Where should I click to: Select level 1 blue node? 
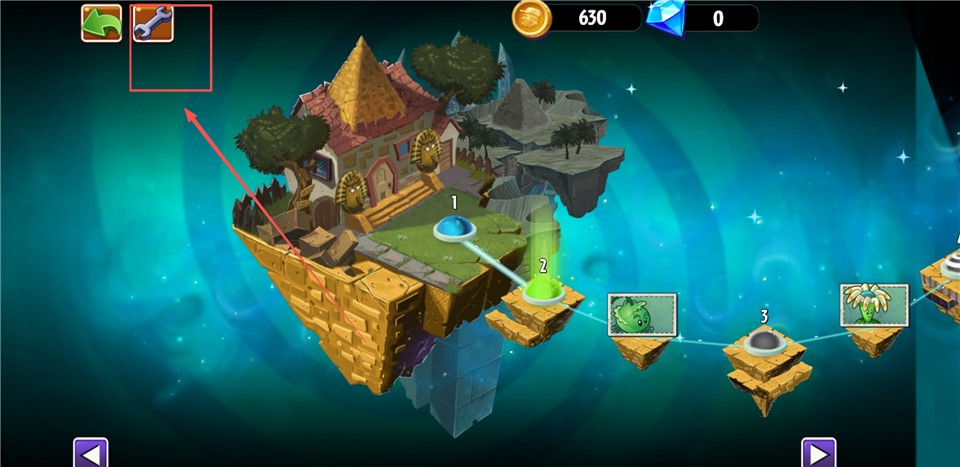coord(454,231)
